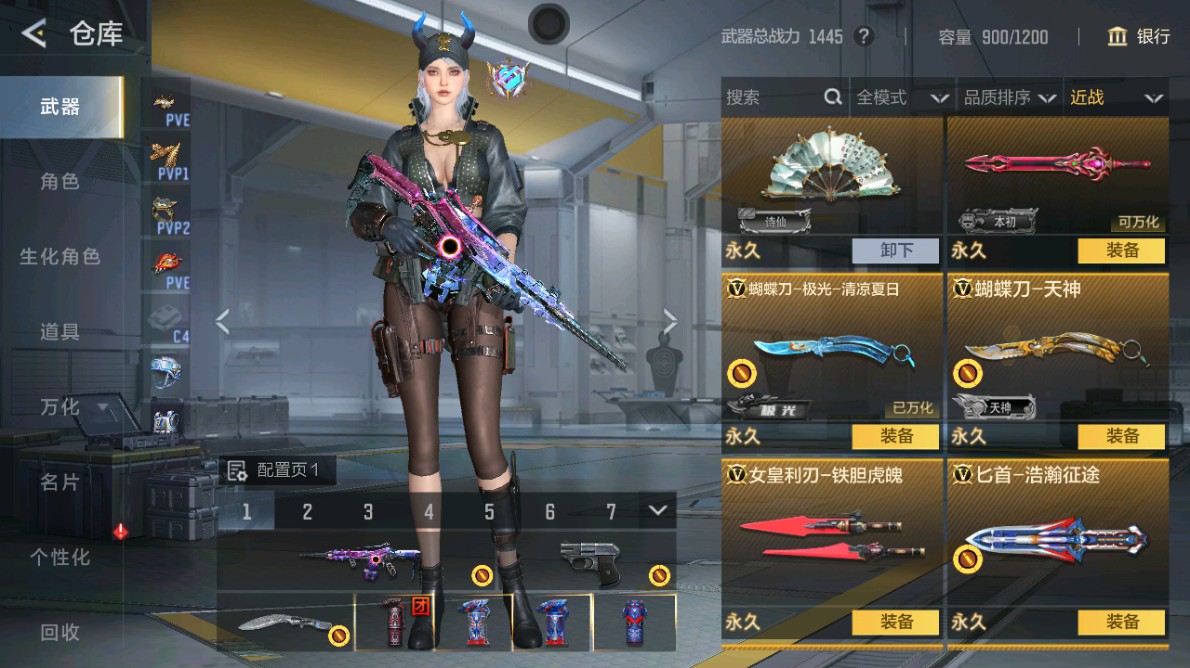The image size is (1190, 668).
Task: Equip the 女皇利刃-铁胆虎魄 blades
Action: (896, 621)
